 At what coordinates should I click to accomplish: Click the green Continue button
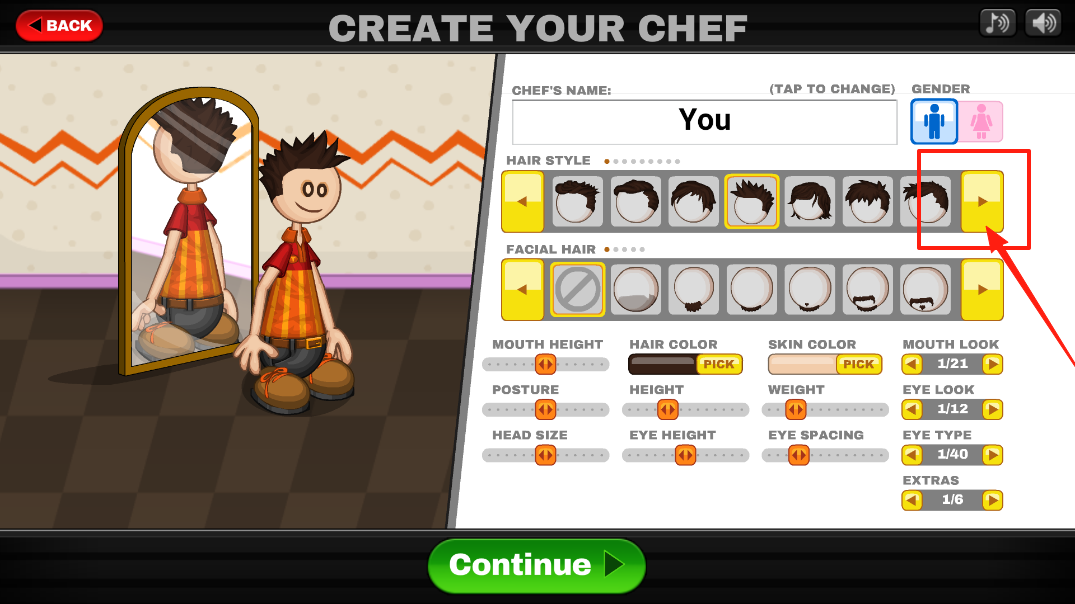click(x=536, y=565)
